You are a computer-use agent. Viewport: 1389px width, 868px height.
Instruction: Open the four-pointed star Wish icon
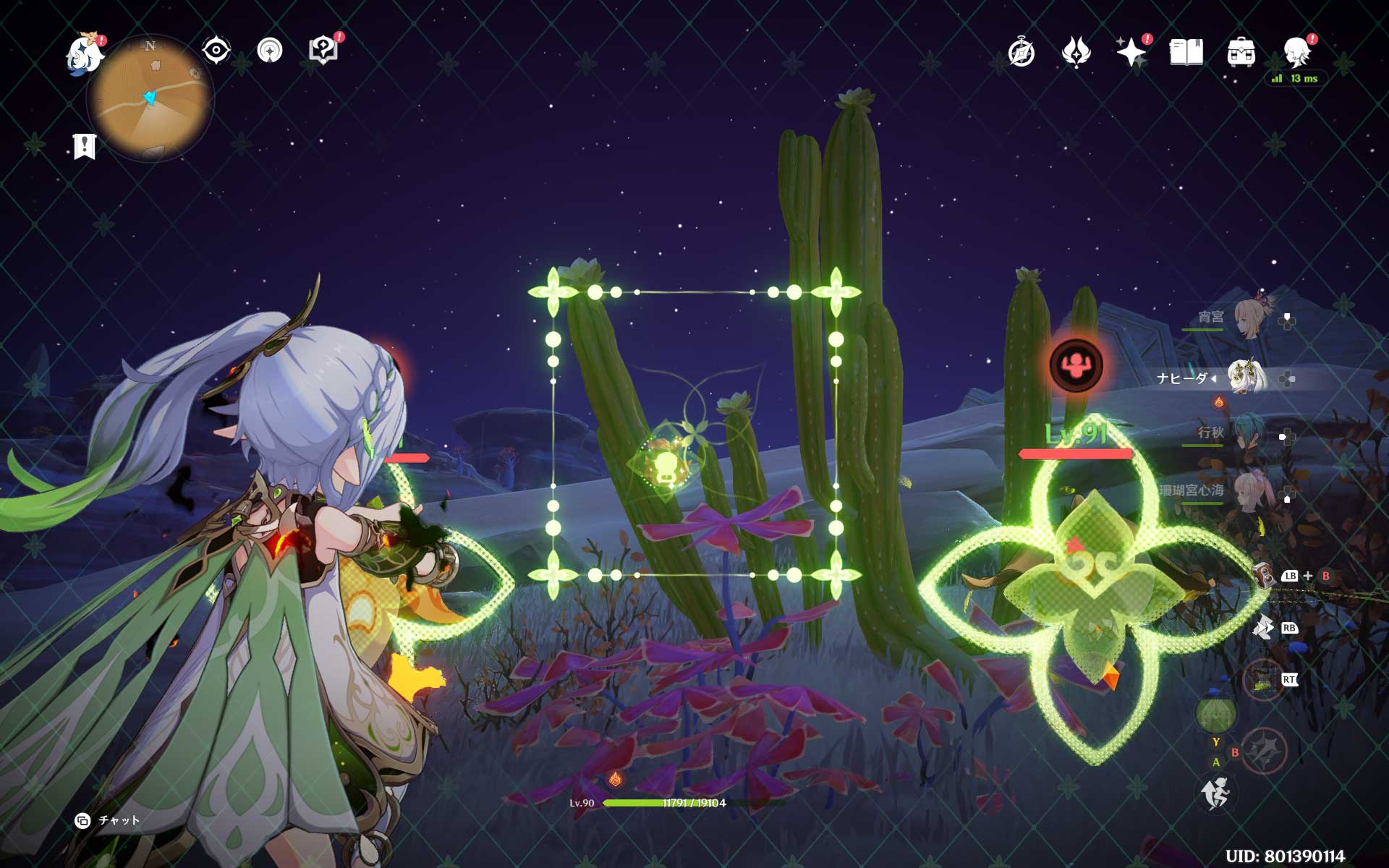[1131, 52]
